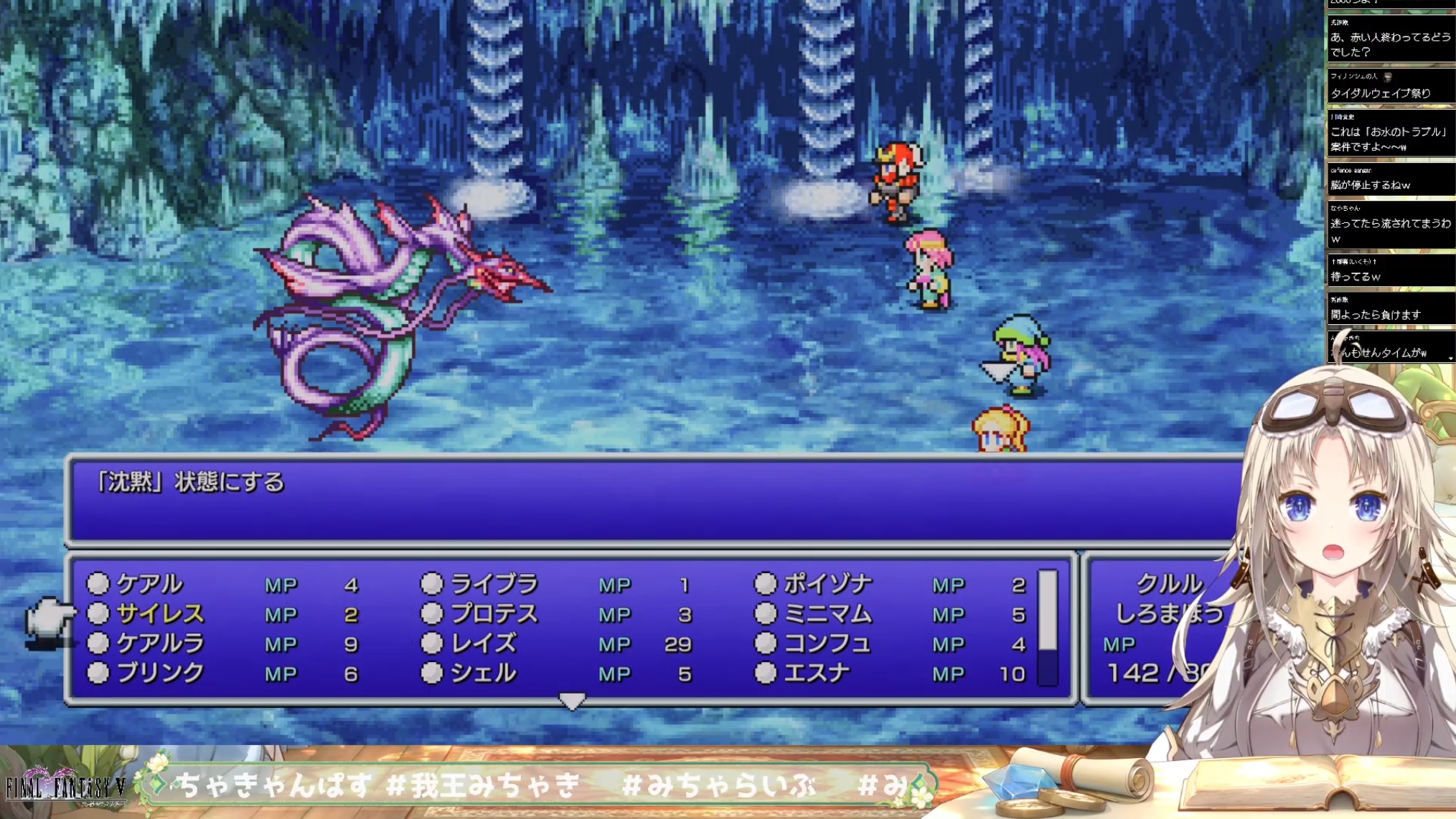Select the ライブラ spell
Screen dimensions: 1456x819
coord(494,584)
